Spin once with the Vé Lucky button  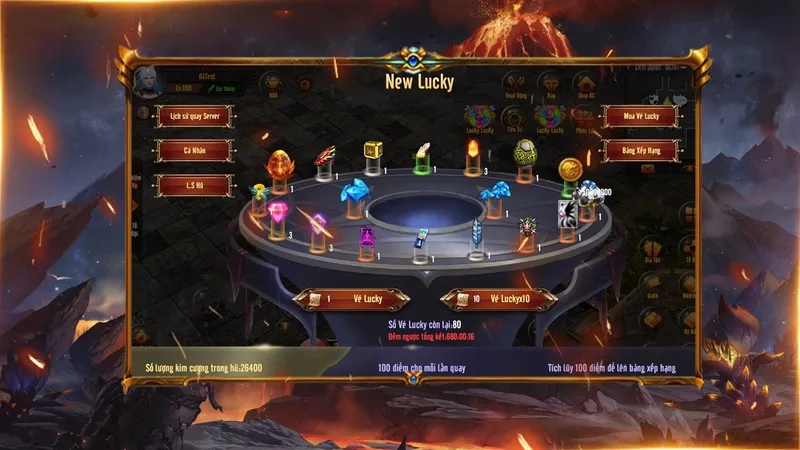[352, 299]
